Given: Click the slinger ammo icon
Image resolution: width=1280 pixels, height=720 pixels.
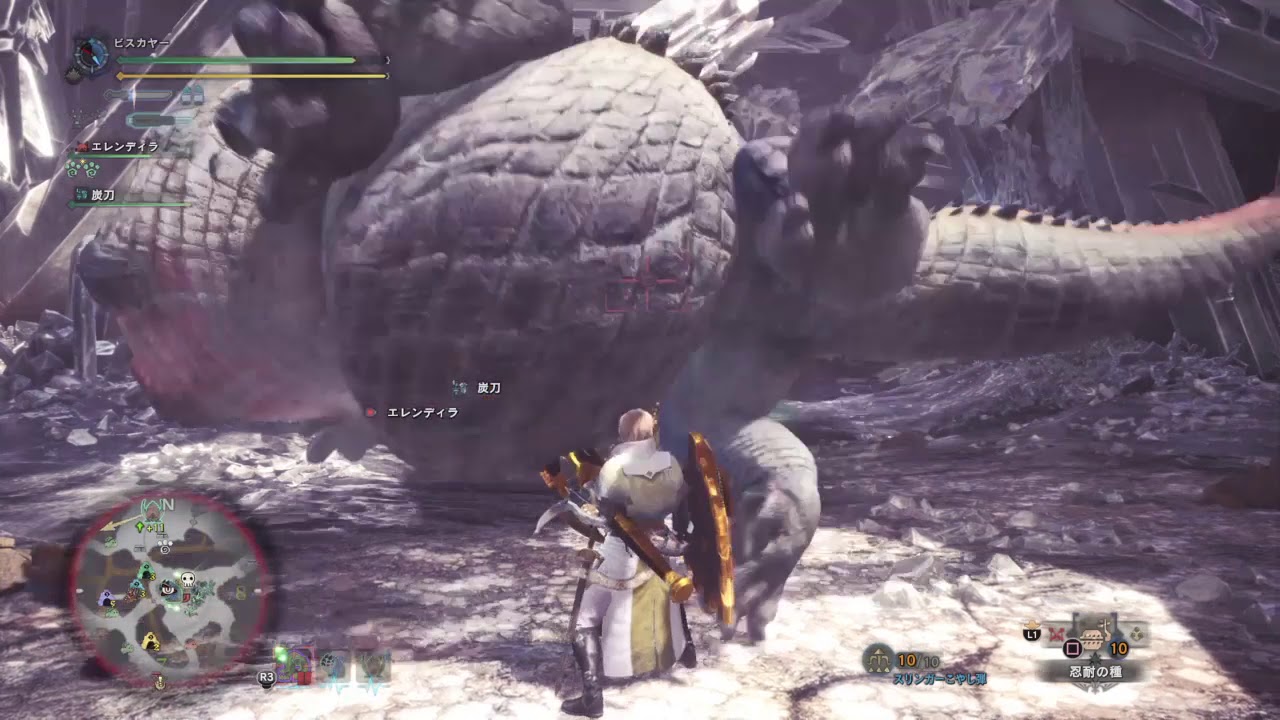Looking at the screenshot, I should coord(878,659).
